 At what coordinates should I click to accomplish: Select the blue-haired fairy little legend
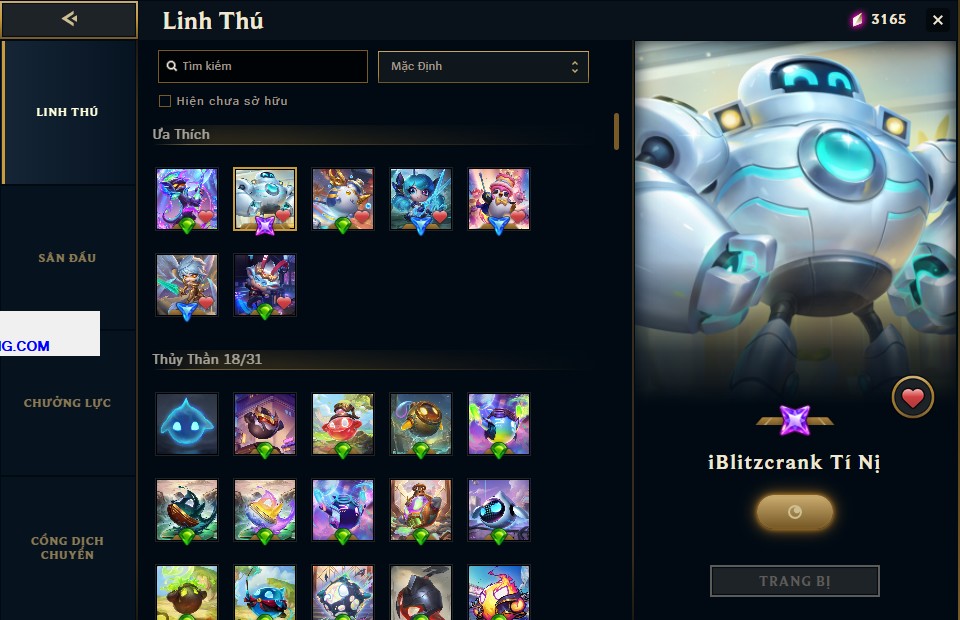(421, 199)
